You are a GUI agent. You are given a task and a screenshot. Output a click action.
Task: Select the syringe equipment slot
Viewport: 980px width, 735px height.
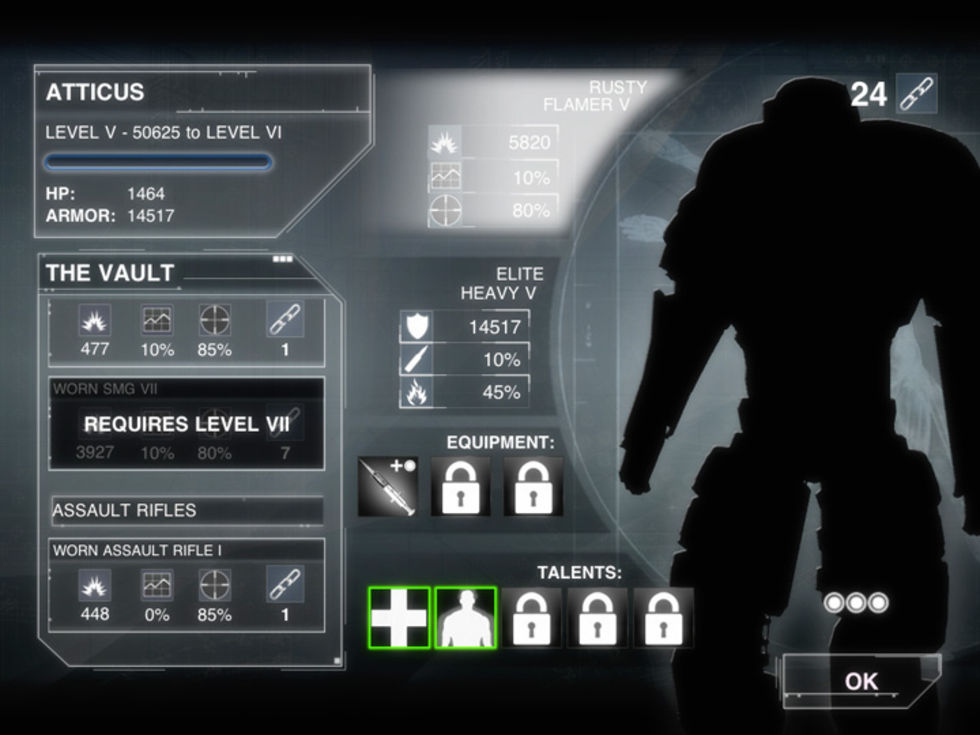coord(388,487)
